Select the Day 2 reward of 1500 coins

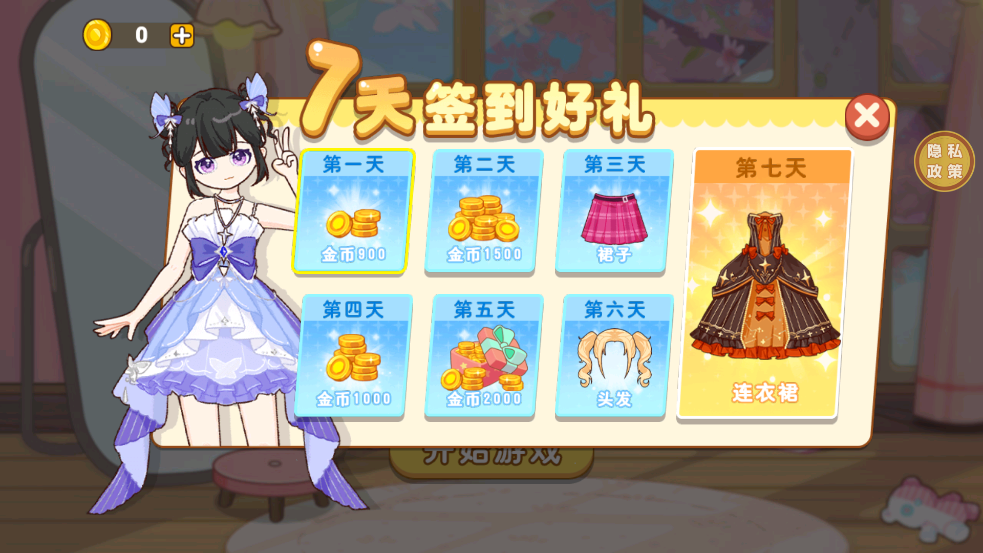tap(484, 211)
